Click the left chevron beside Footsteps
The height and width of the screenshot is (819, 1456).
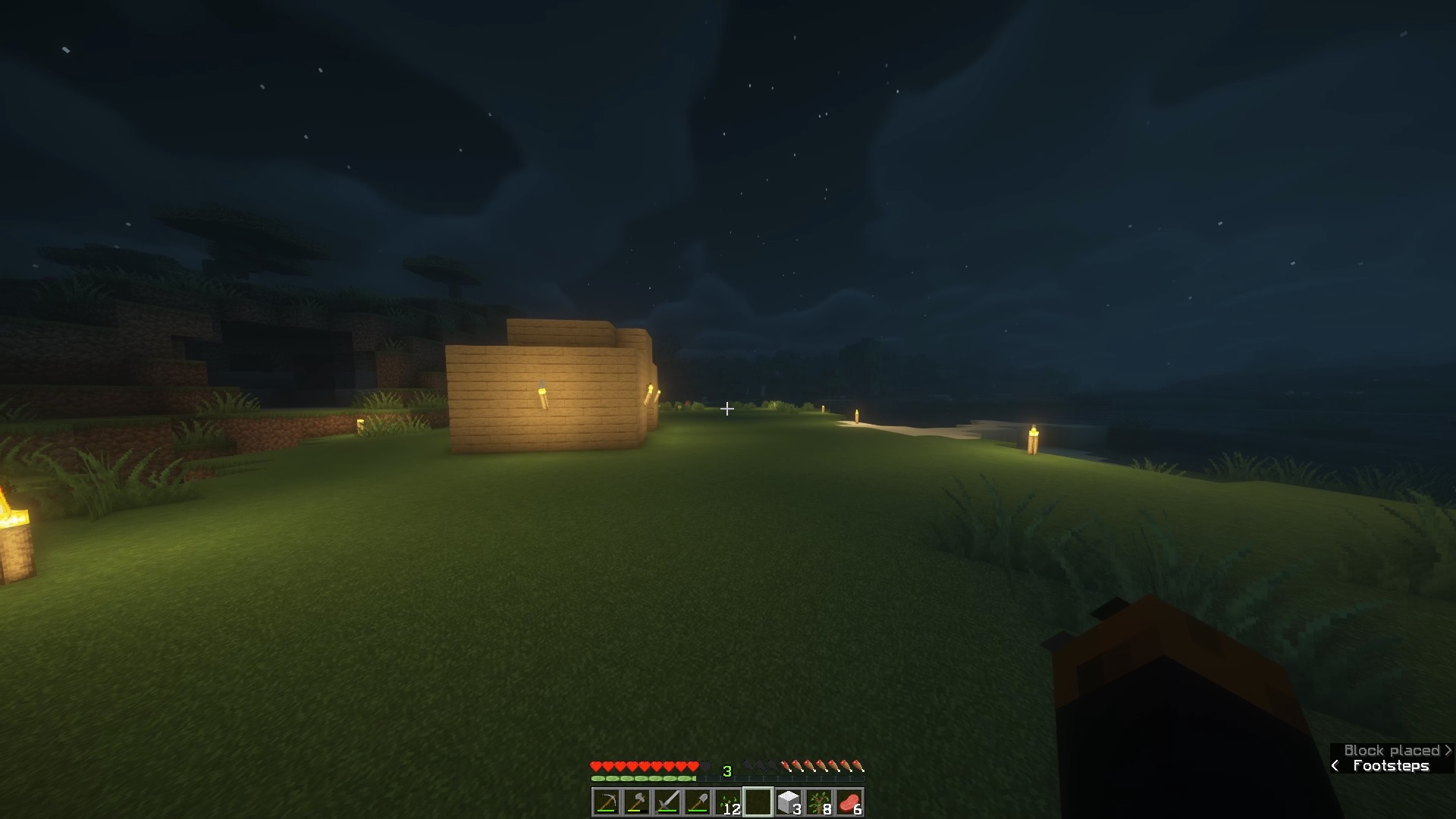[x=1335, y=766]
